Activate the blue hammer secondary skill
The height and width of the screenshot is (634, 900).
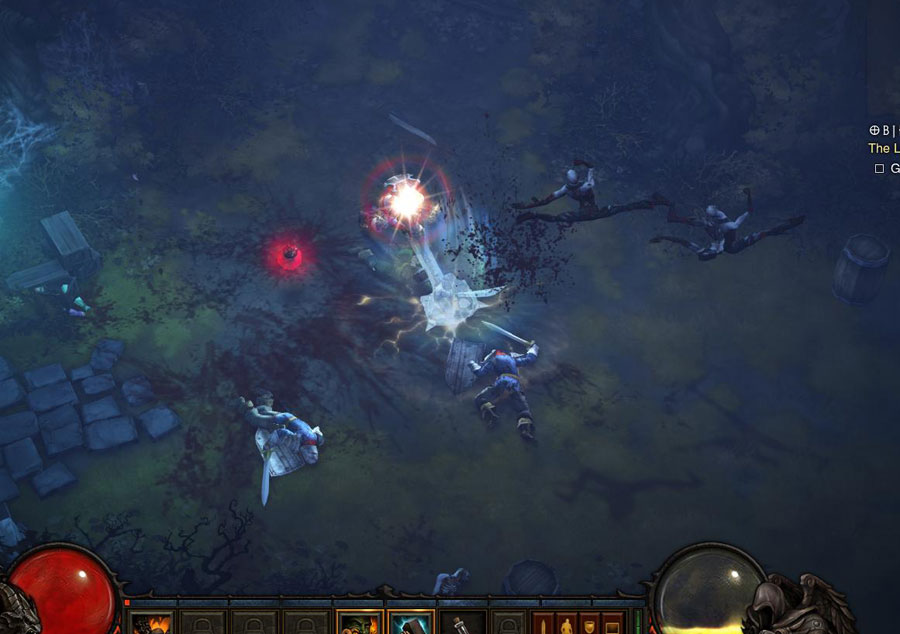411,624
